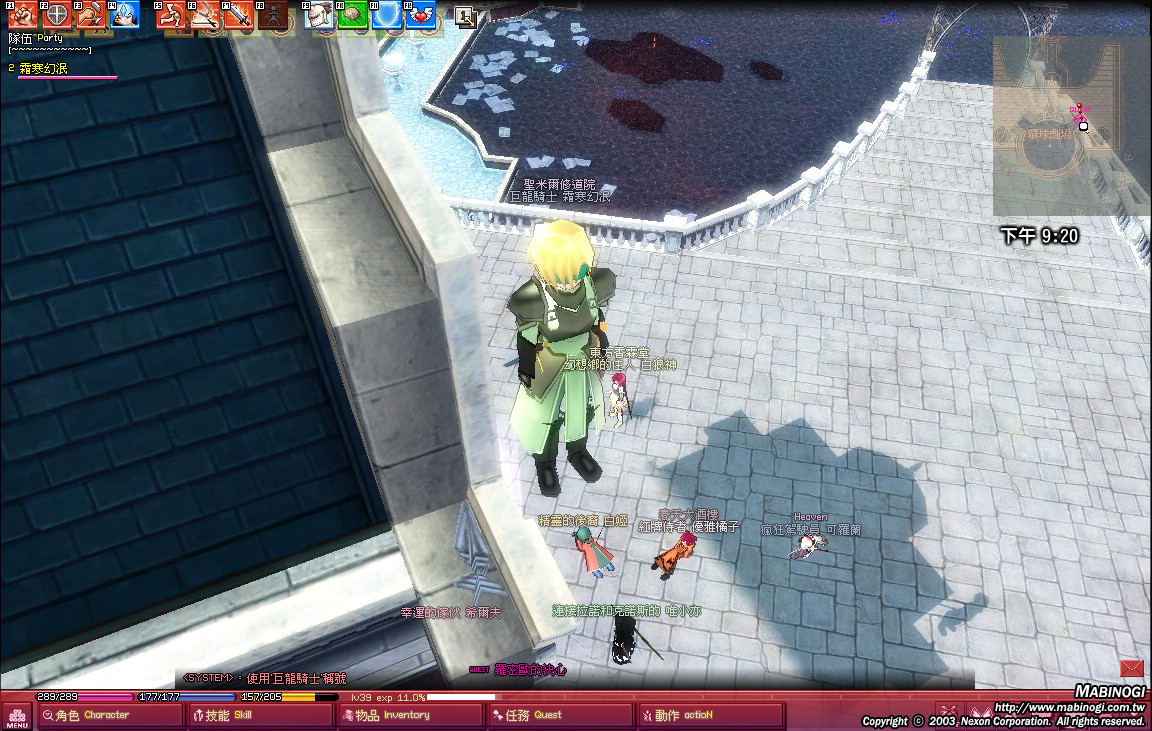Click the minimap
Image resolution: width=1152 pixels, height=731 pixels.
click(x=1070, y=127)
